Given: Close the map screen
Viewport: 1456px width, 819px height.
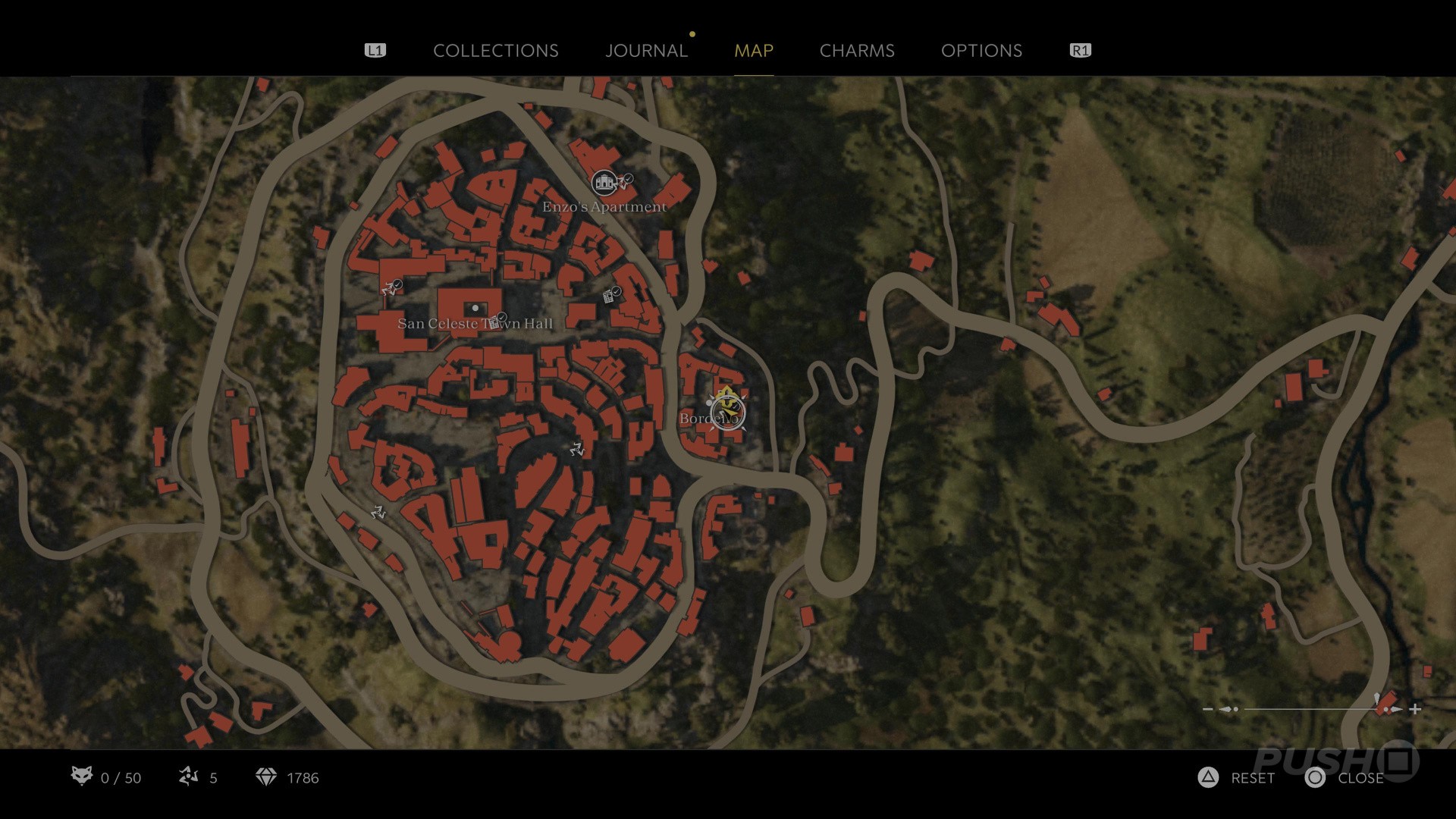Looking at the screenshot, I should pos(1345,778).
